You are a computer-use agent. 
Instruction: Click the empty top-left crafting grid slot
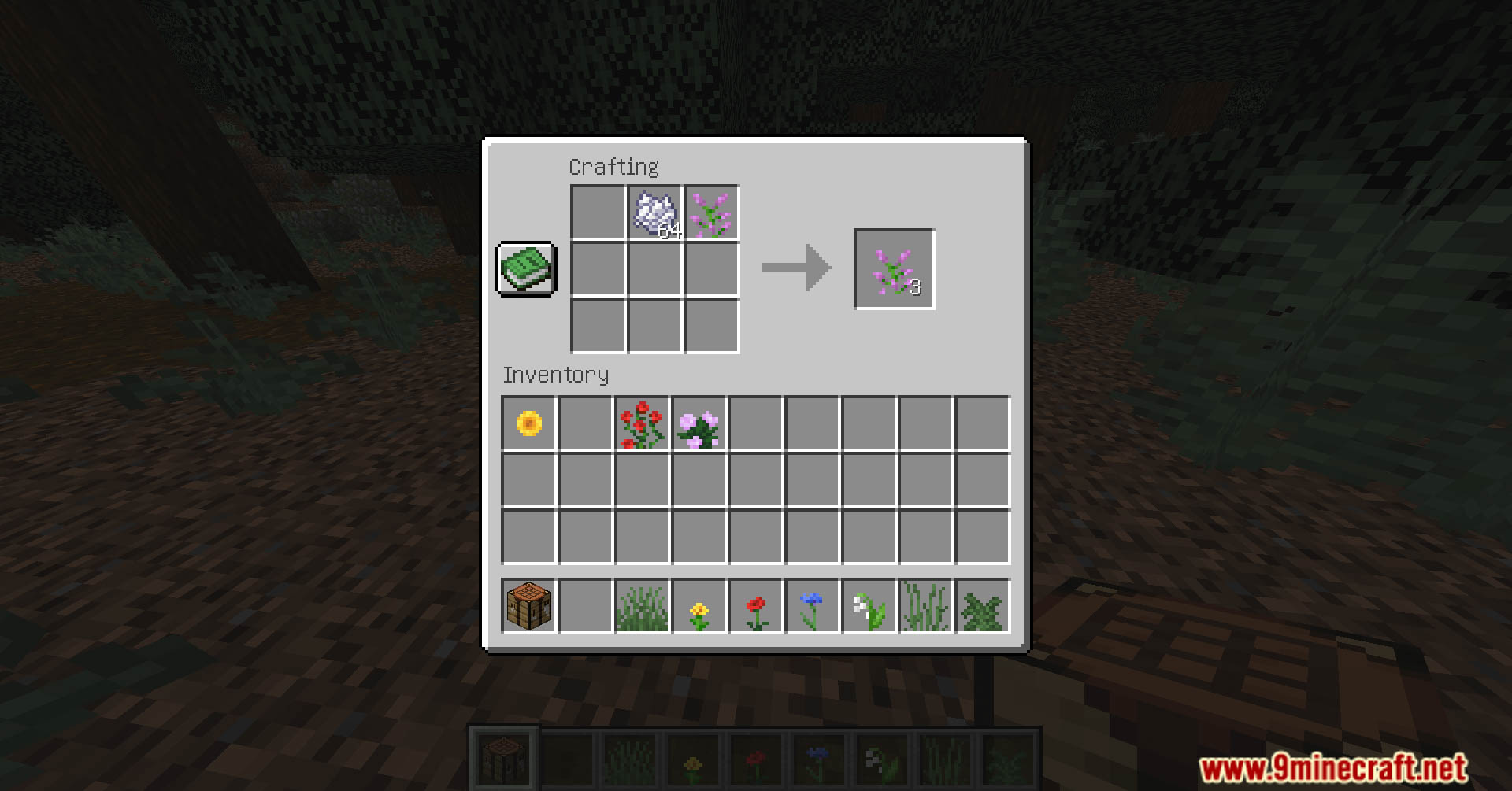[x=598, y=212]
